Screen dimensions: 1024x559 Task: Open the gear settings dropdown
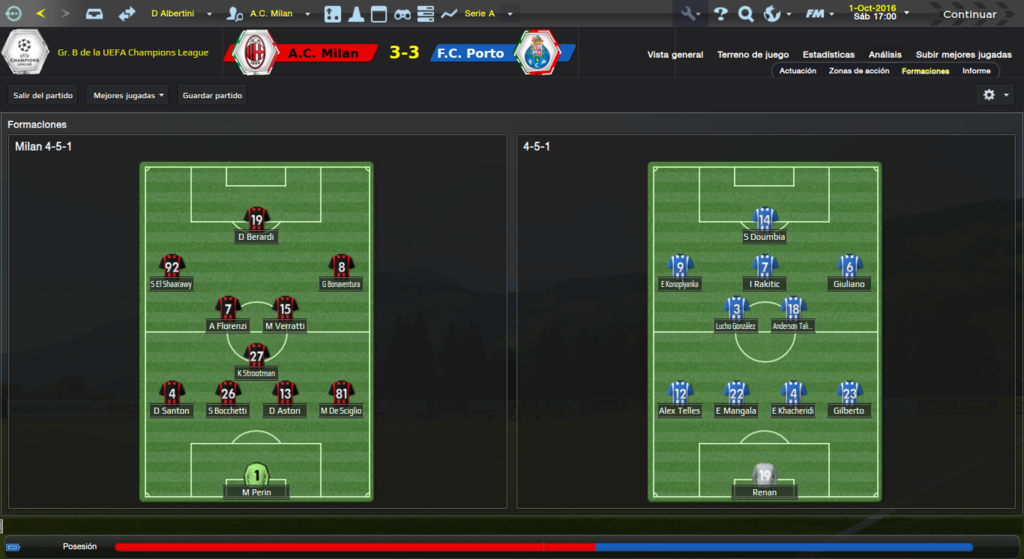pos(996,95)
